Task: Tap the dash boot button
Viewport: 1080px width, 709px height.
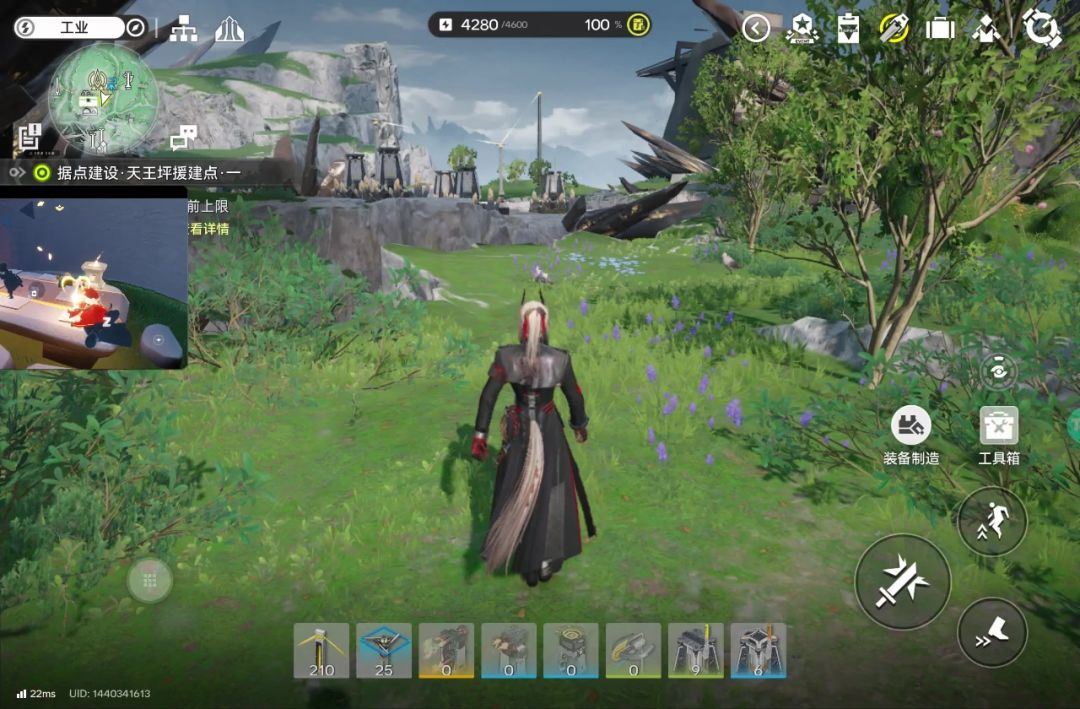Action: [992, 632]
